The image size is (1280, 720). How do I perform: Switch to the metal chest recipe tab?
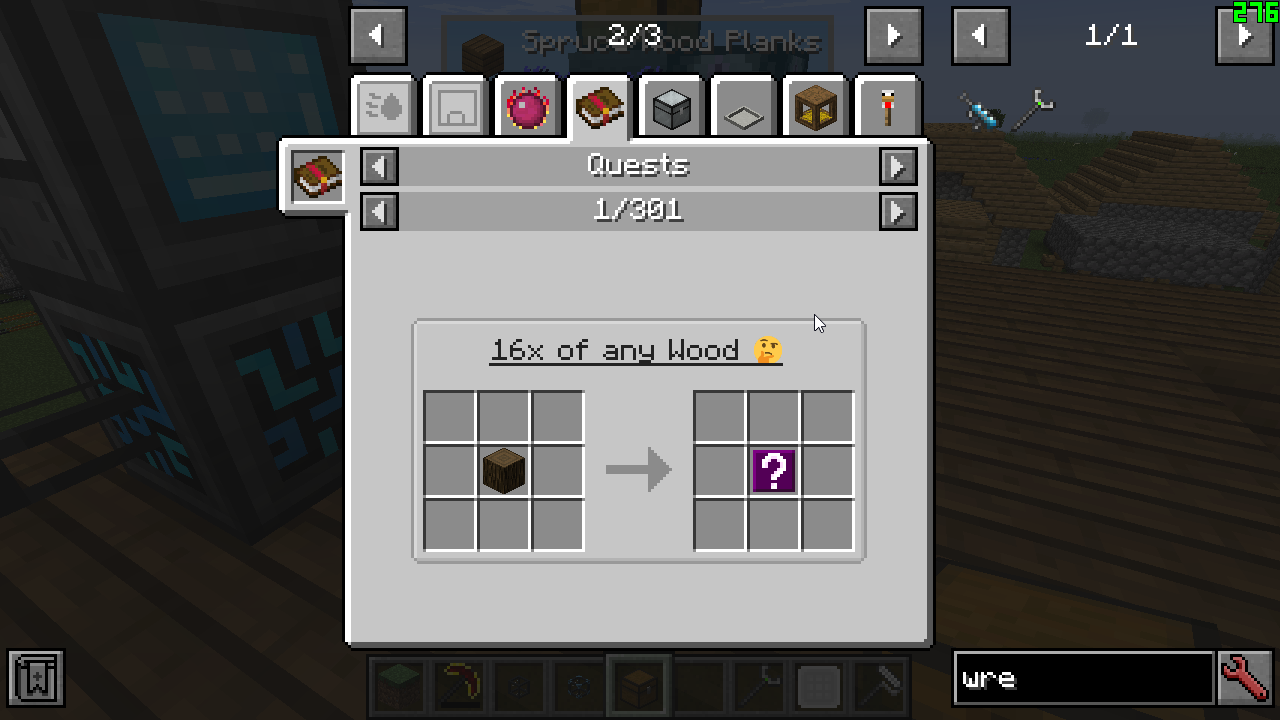point(672,107)
